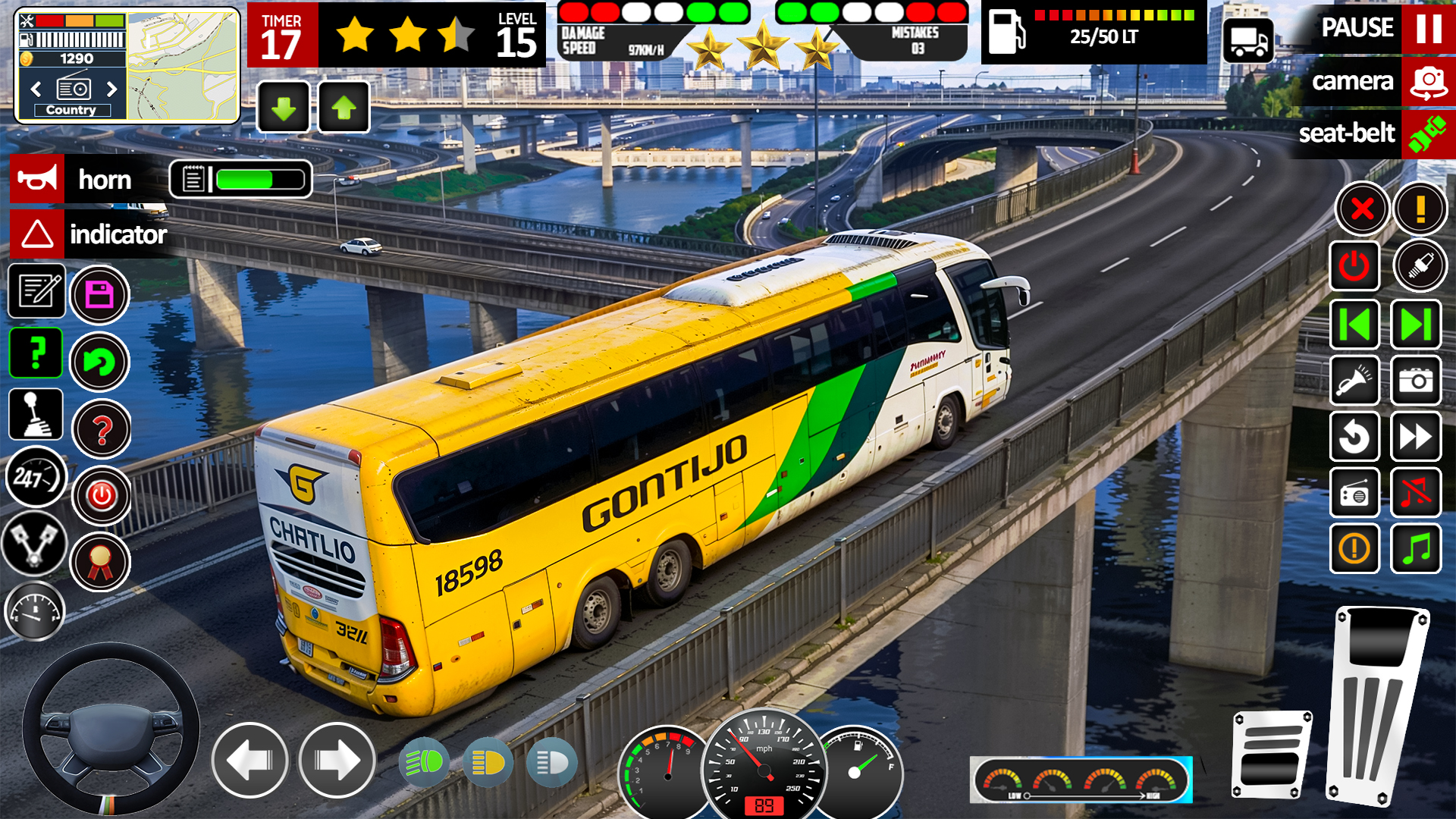Click the red X close button

tap(1362, 209)
